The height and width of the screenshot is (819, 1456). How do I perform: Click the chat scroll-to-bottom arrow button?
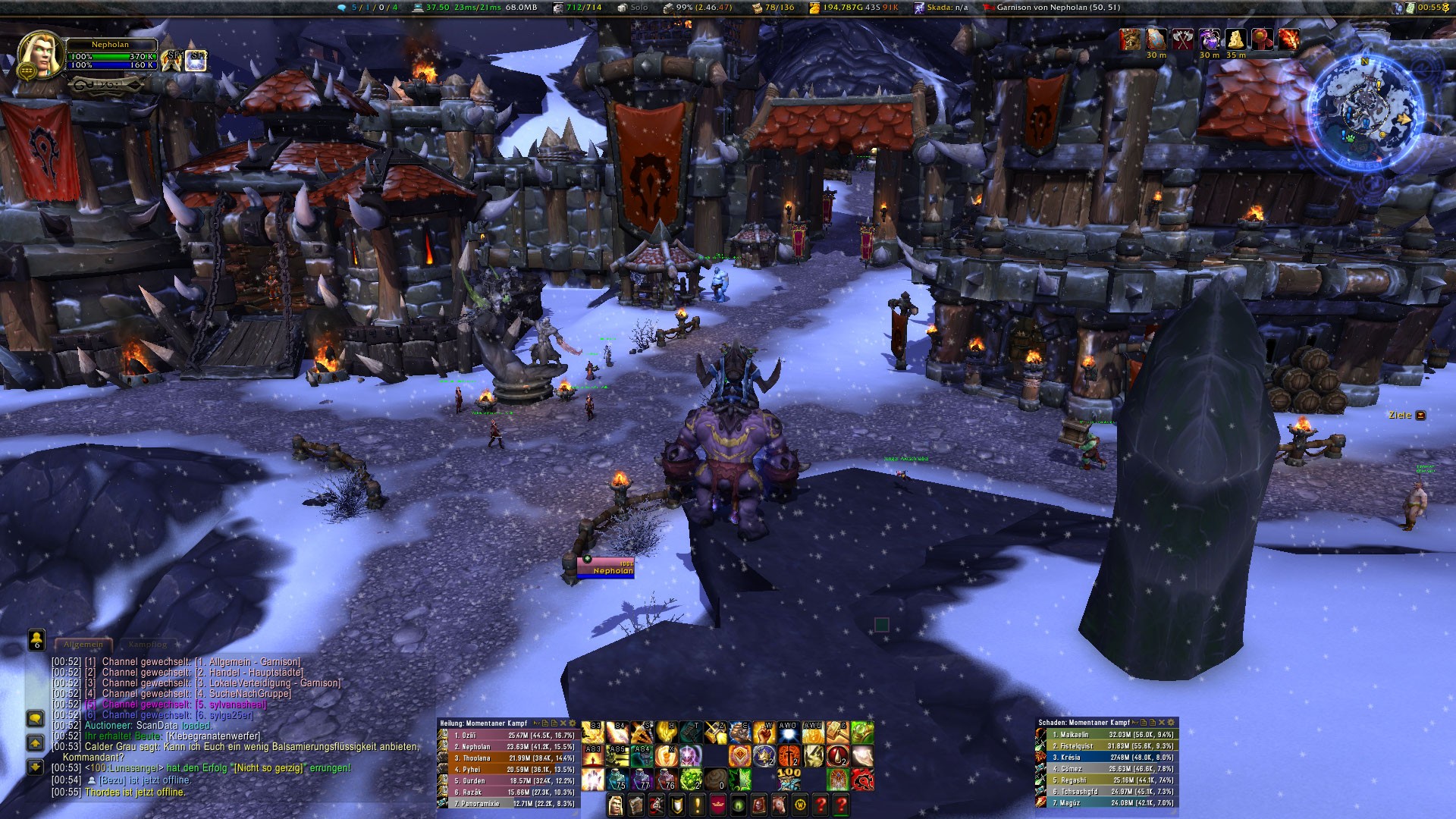36,767
